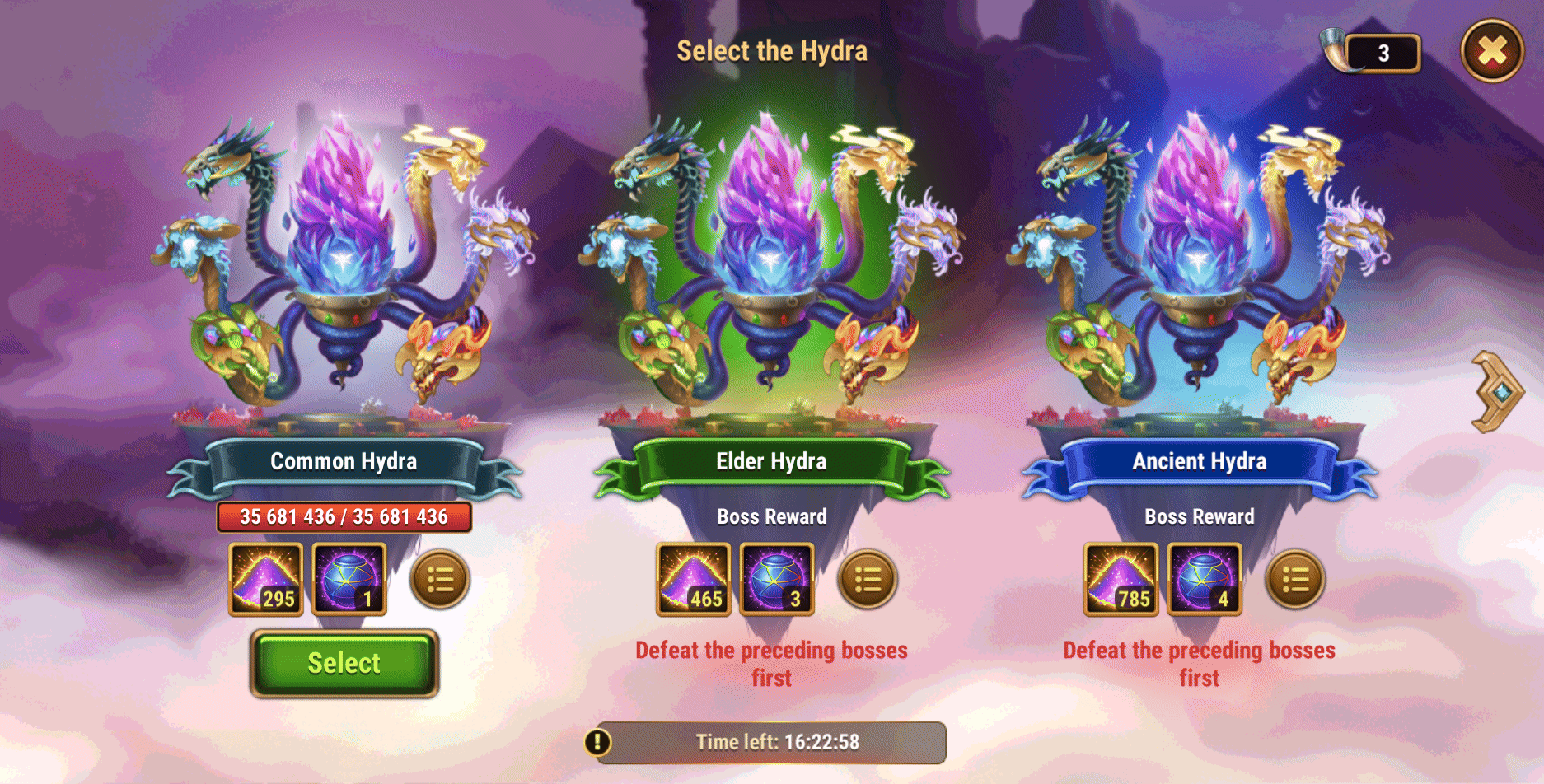Open Elder Hydra reward list button
Image resolution: width=1544 pixels, height=784 pixels.
coord(867,580)
